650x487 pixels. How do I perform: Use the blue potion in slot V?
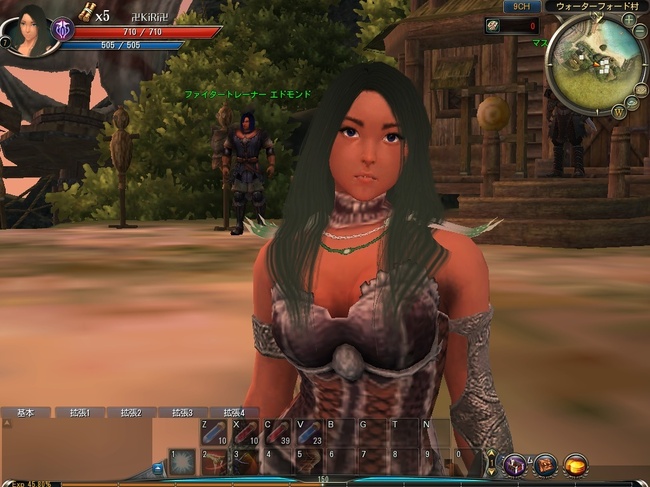[308, 434]
